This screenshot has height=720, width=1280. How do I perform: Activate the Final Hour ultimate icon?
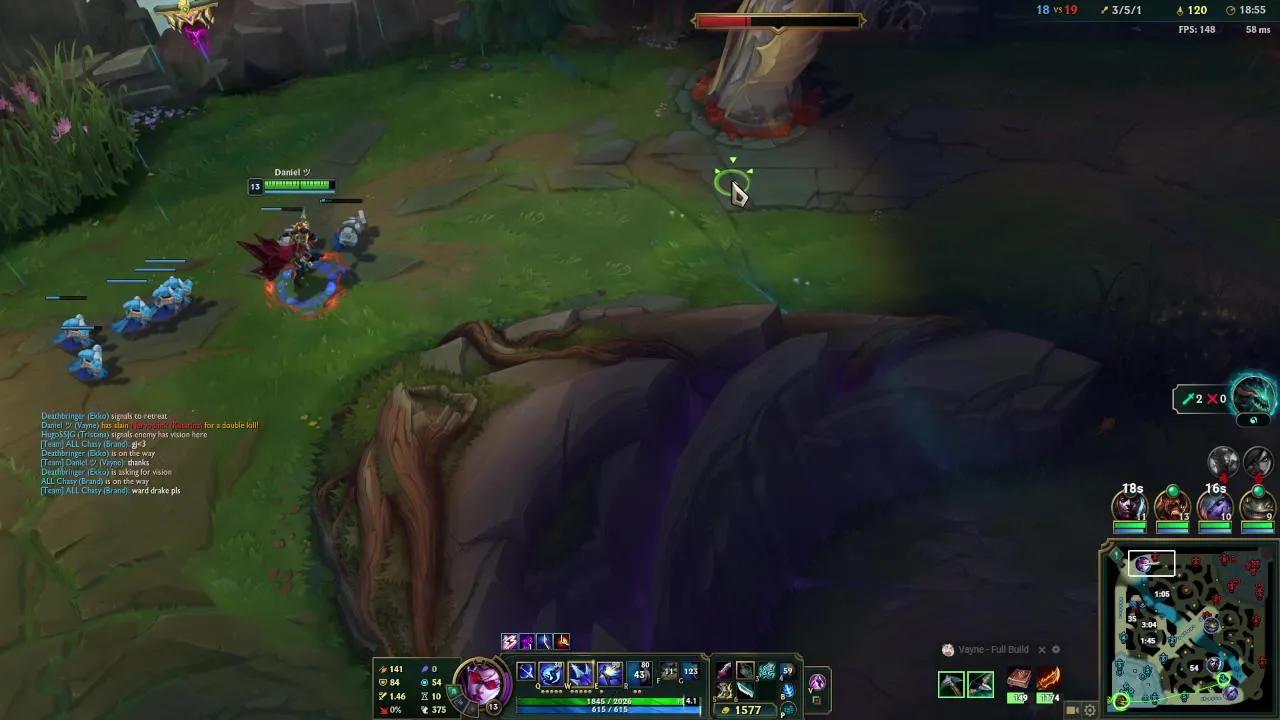coord(638,669)
